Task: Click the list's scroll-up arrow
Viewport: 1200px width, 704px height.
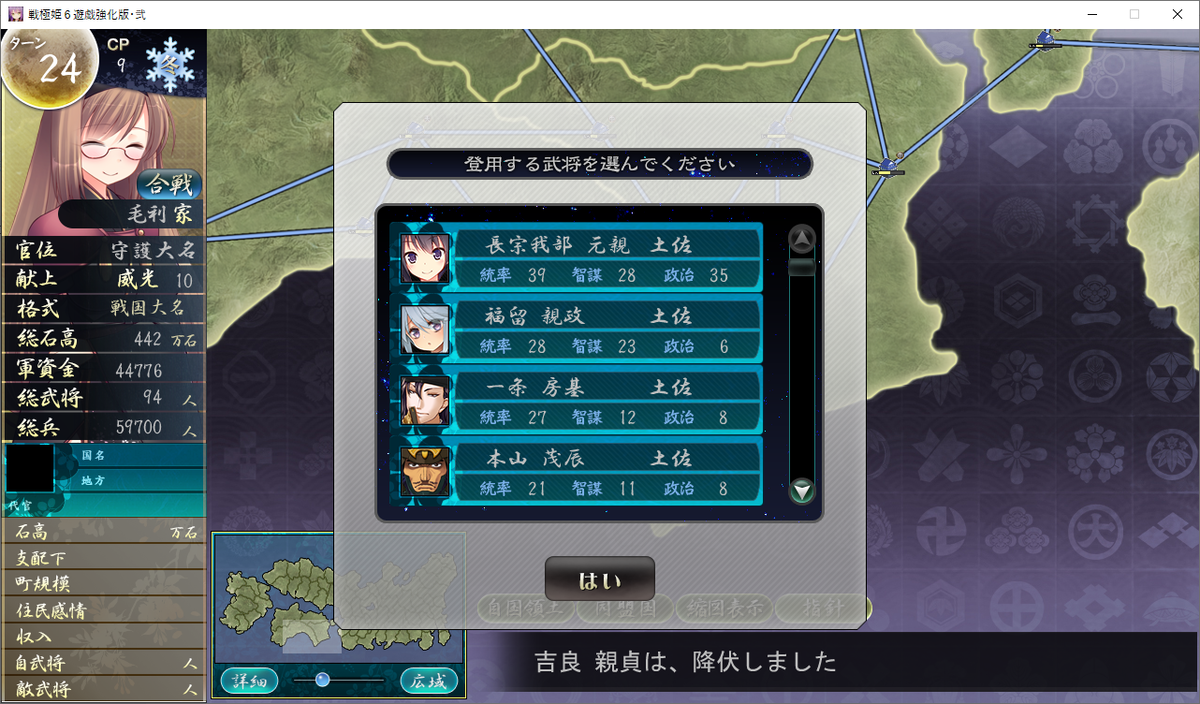Action: [x=802, y=239]
